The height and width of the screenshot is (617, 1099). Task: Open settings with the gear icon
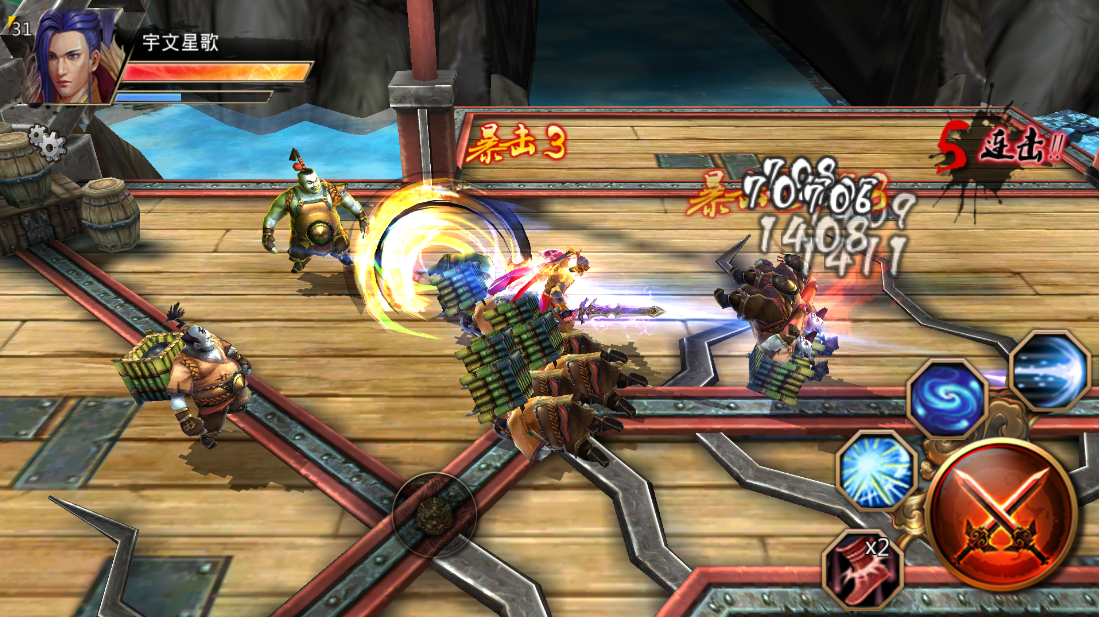pos(46,142)
